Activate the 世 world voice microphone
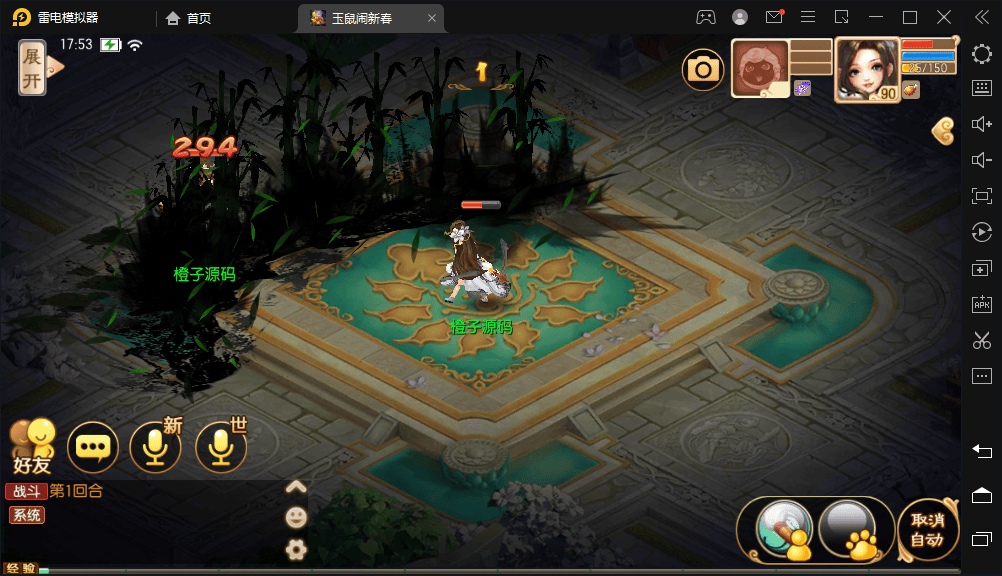This screenshot has height=576, width=1002. (220, 447)
